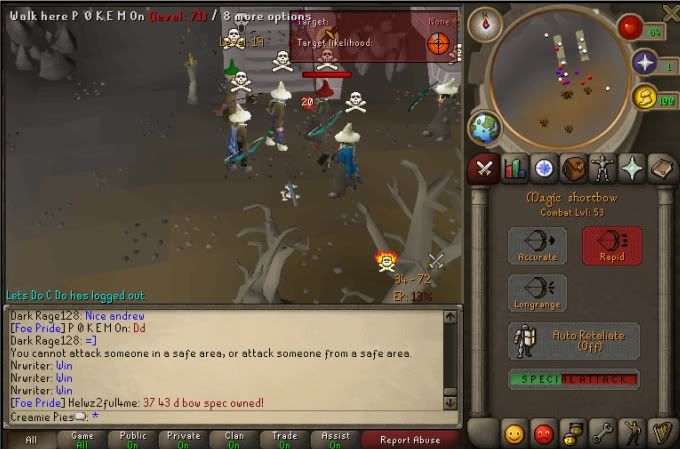
Task: Switch to Longrange attack style
Action: click(x=537, y=292)
